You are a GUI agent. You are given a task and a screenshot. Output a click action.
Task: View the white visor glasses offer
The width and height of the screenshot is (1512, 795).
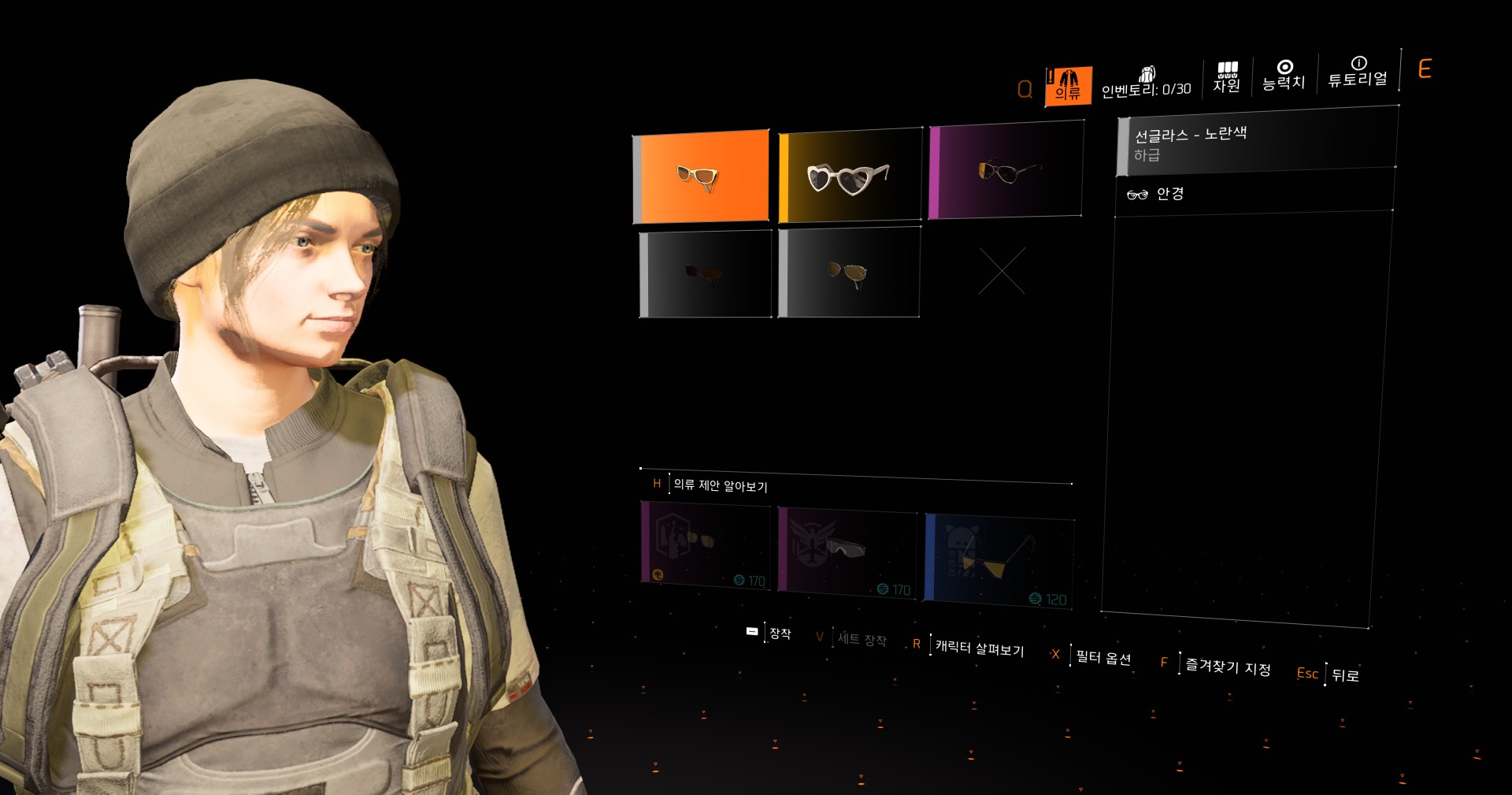coord(847,552)
